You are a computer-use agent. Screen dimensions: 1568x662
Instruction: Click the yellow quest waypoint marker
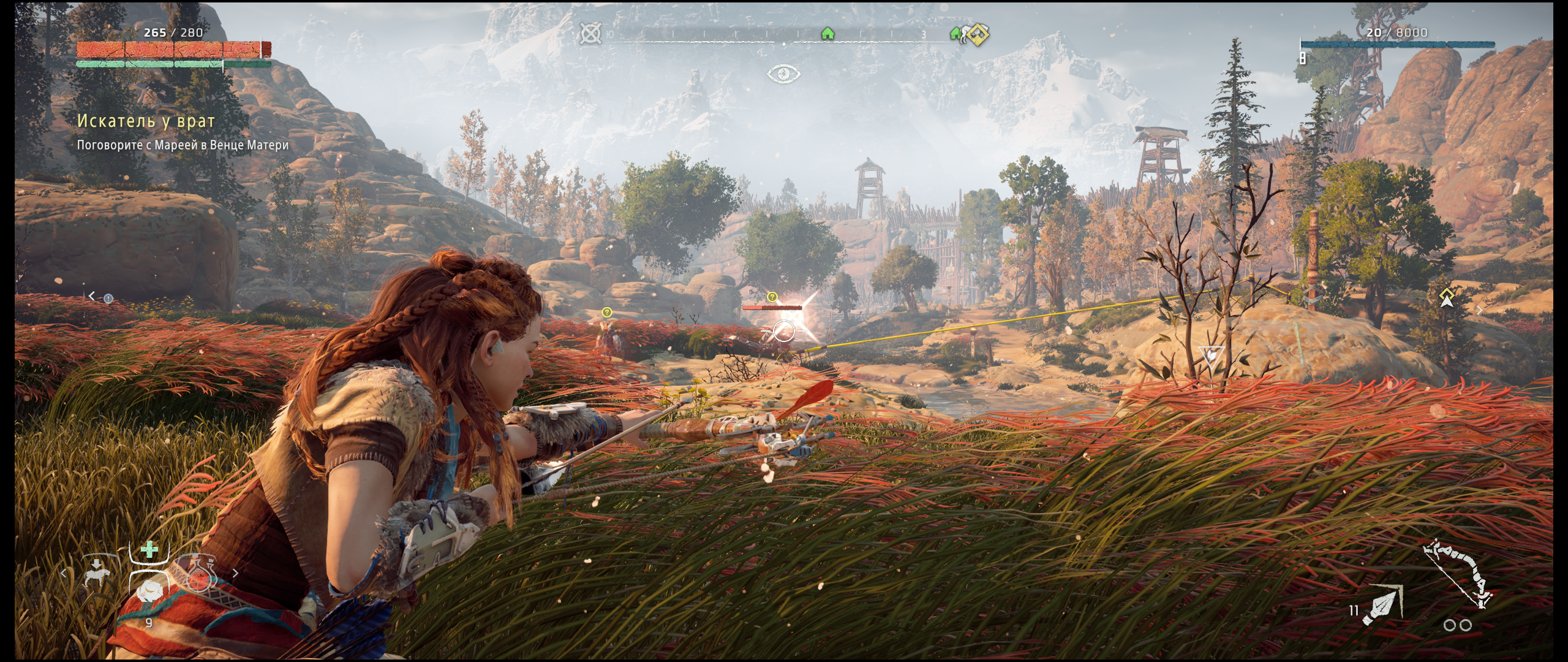coord(1446,298)
